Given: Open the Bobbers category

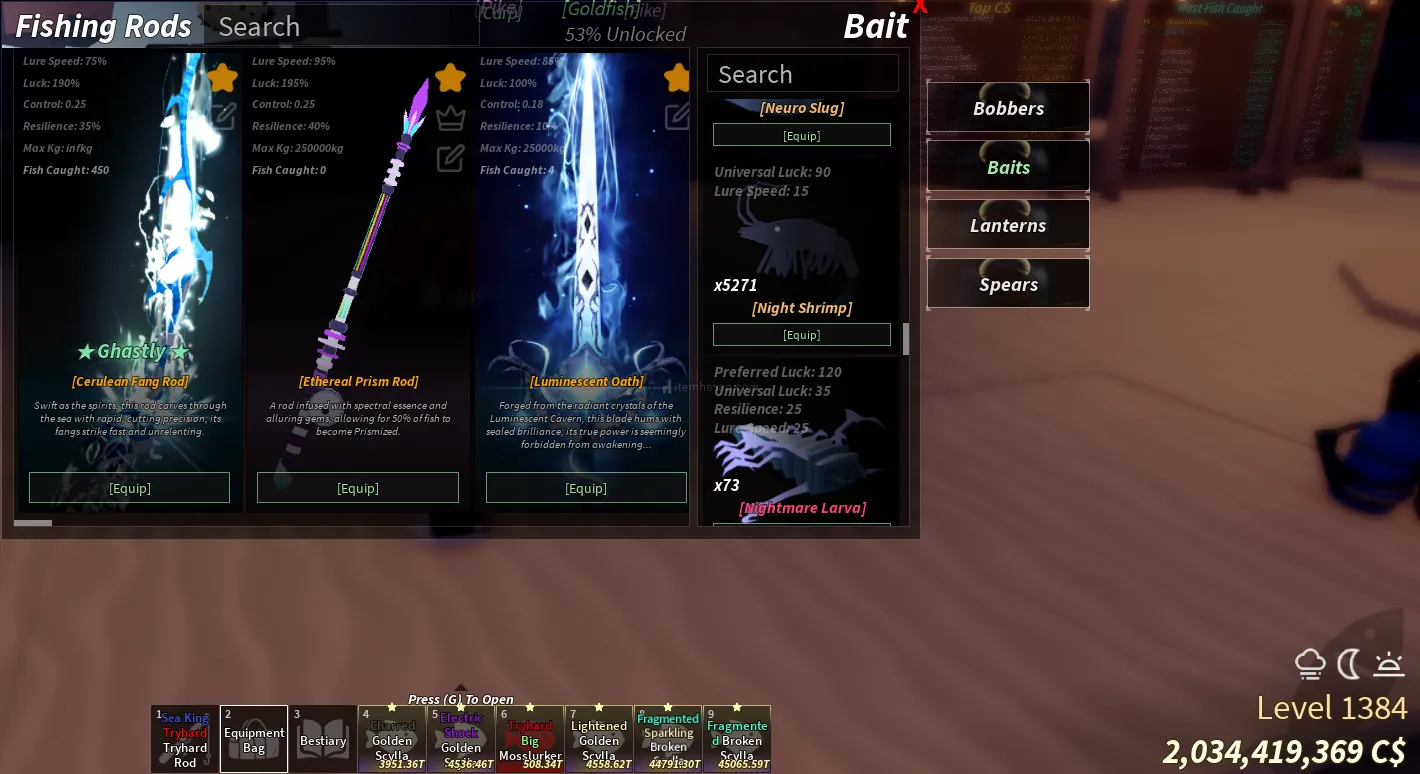Looking at the screenshot, I should [x=1008, y=108].
